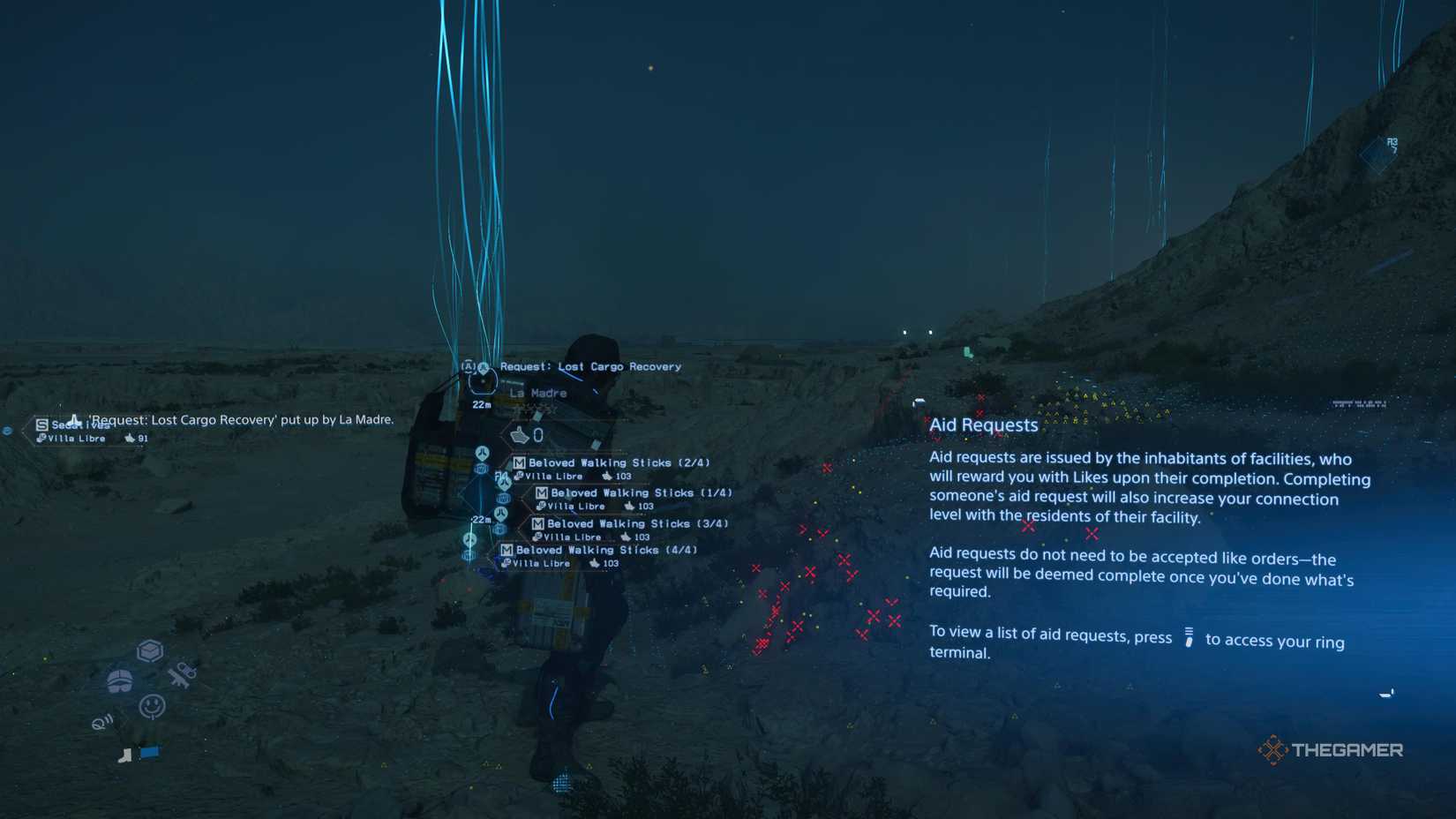Viewport: 1456px width, 819px height.
Task: Select the headgear and glasses equipment icon
Action: [119, 680]
